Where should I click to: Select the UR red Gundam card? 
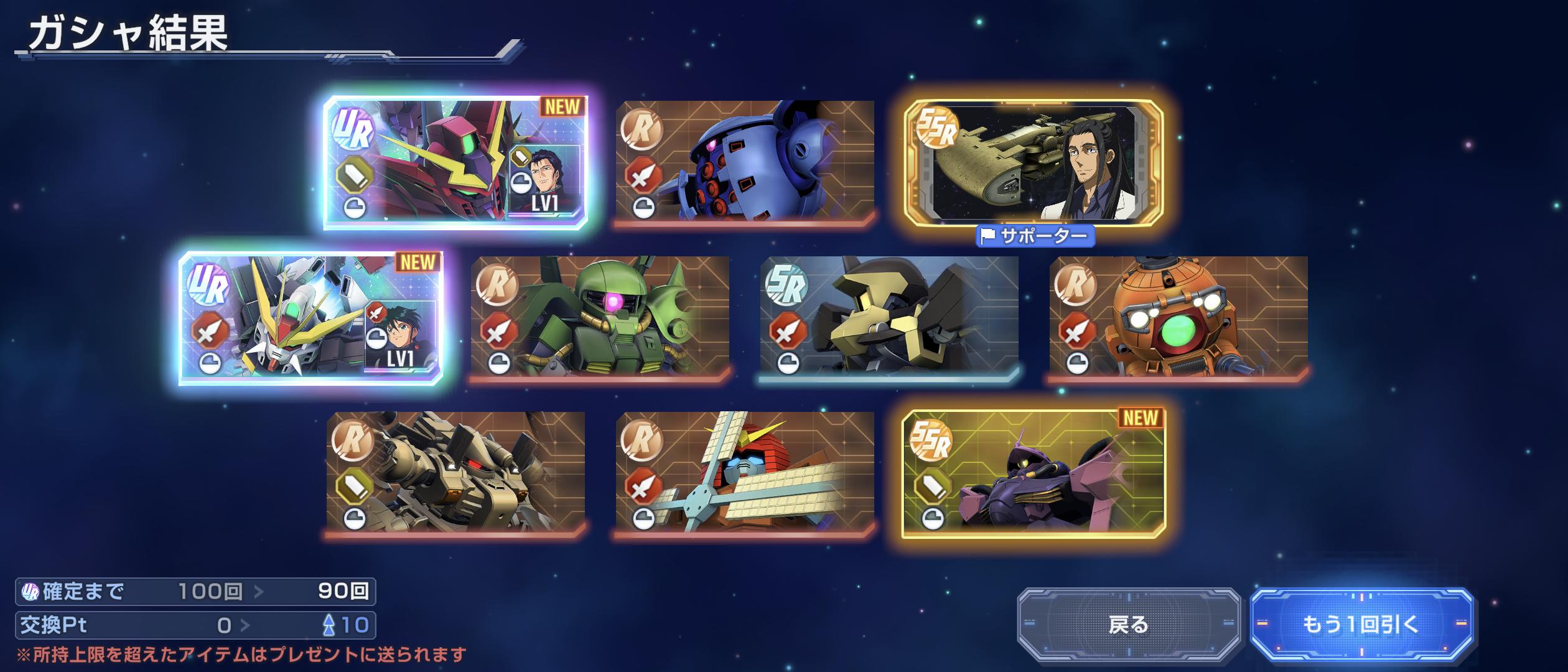(x=455, y=162)
